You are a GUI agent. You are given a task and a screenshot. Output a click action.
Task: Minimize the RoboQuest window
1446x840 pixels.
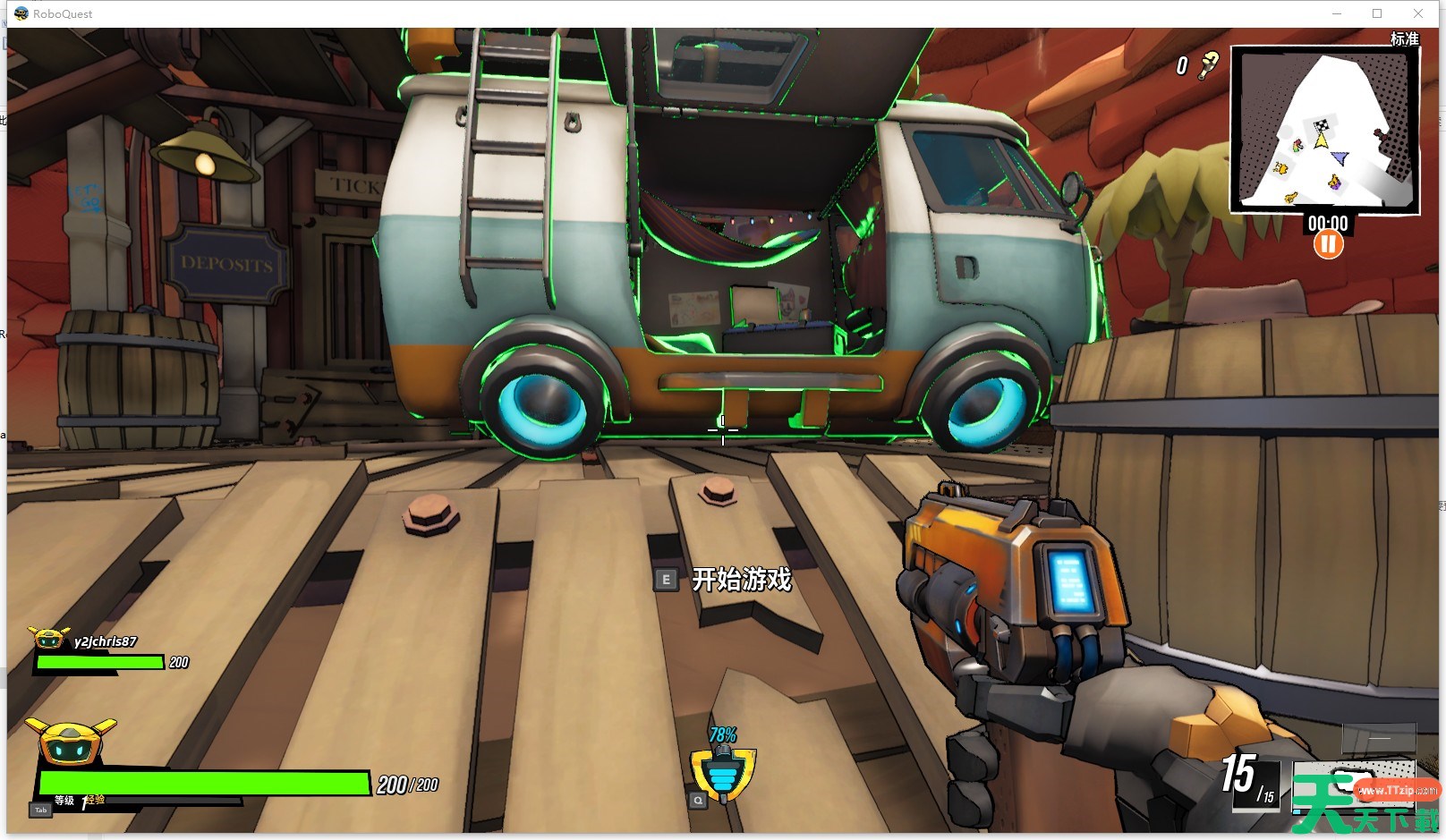coord(1337,13)
